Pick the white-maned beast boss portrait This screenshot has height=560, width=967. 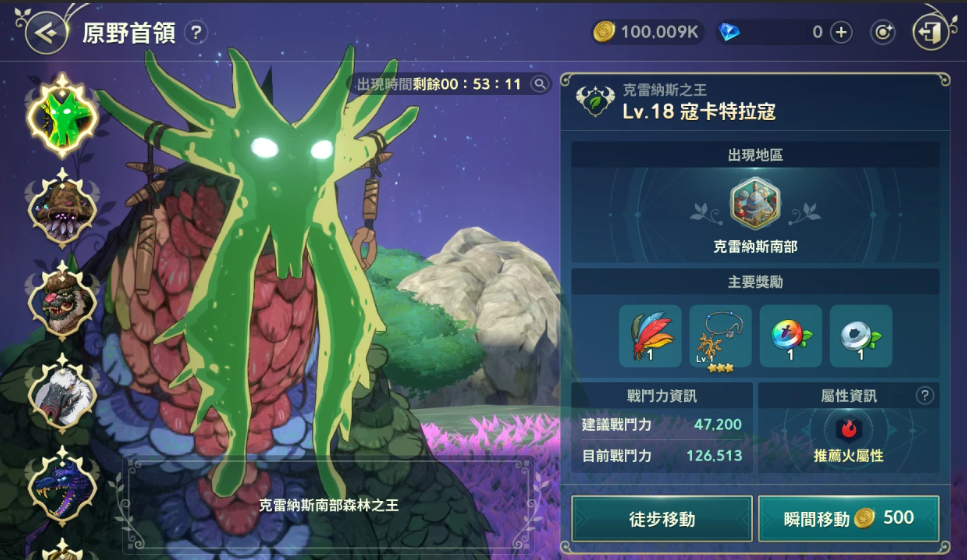point(62,392)
